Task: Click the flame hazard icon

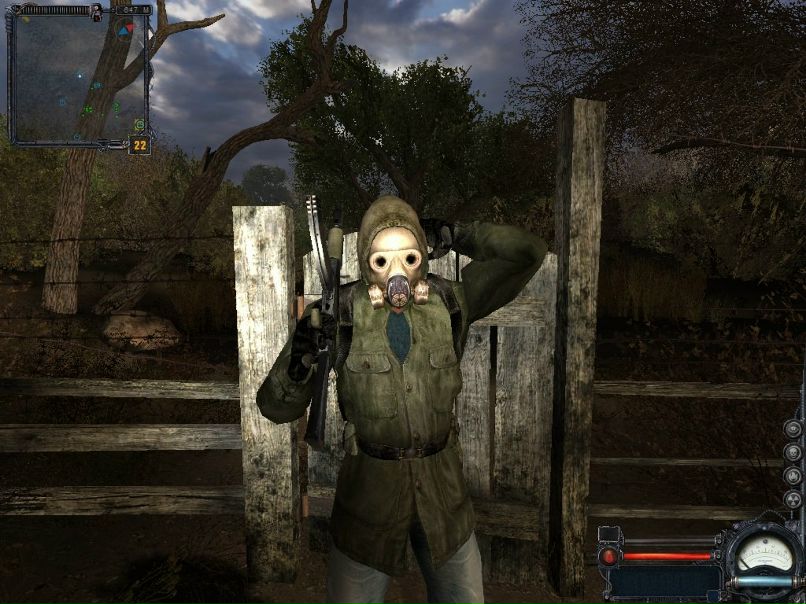Action: (793, 476)
